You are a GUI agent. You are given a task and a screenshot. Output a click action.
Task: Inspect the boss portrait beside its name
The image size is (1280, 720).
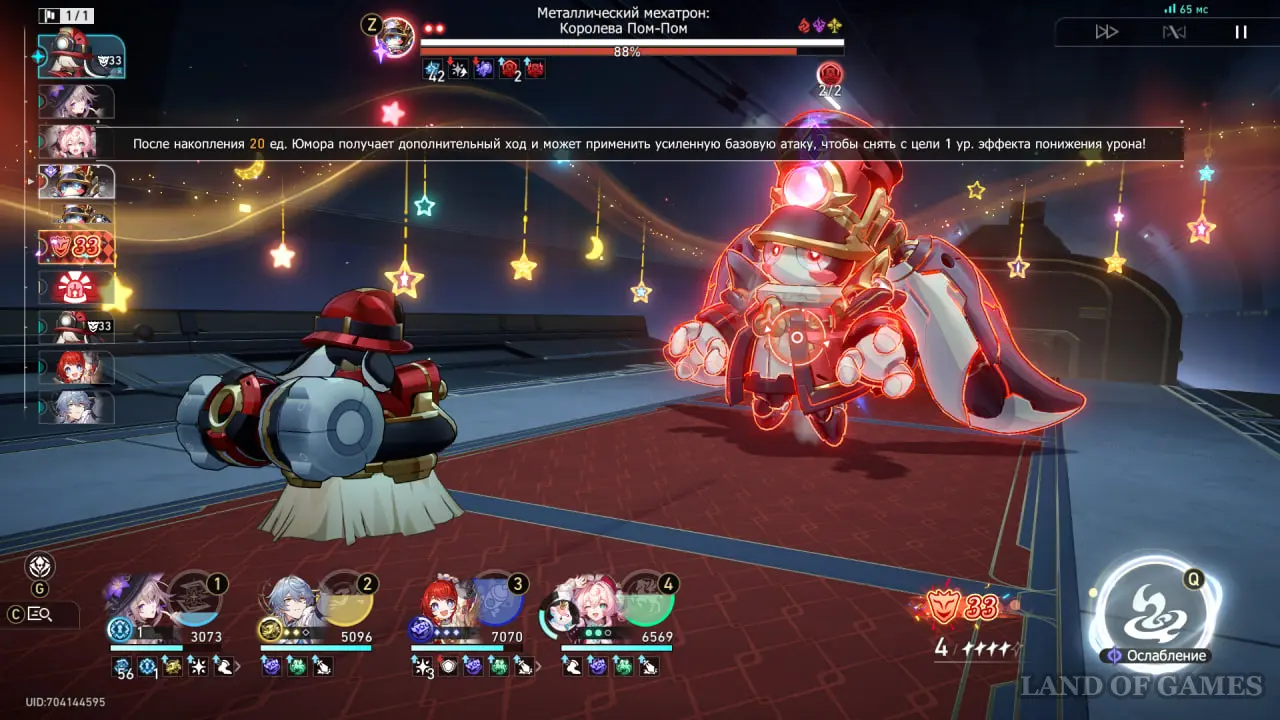click(397, 39)
